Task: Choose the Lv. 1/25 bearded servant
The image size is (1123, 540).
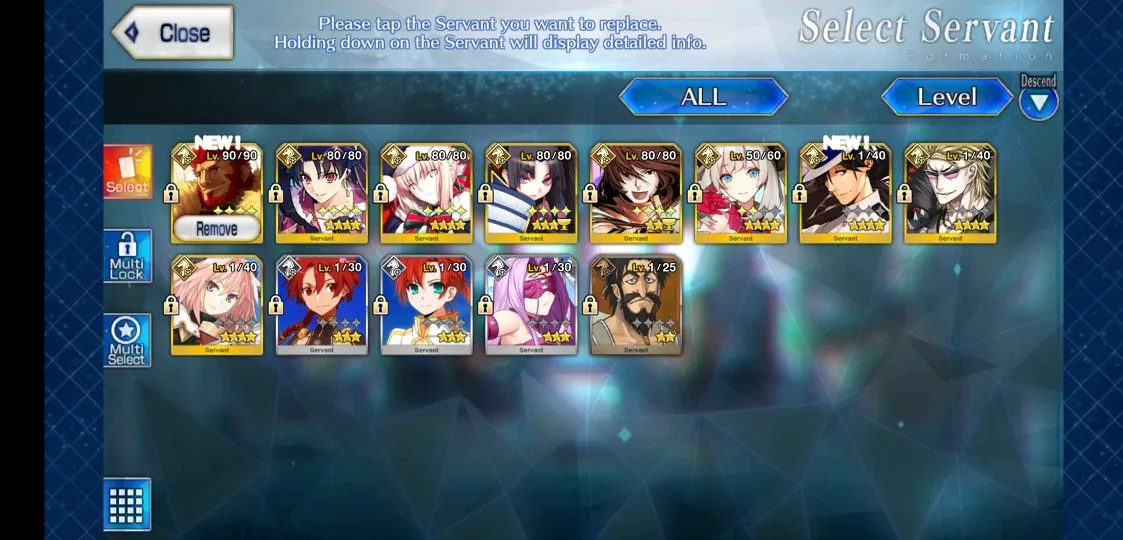Action: pos(636,305)
